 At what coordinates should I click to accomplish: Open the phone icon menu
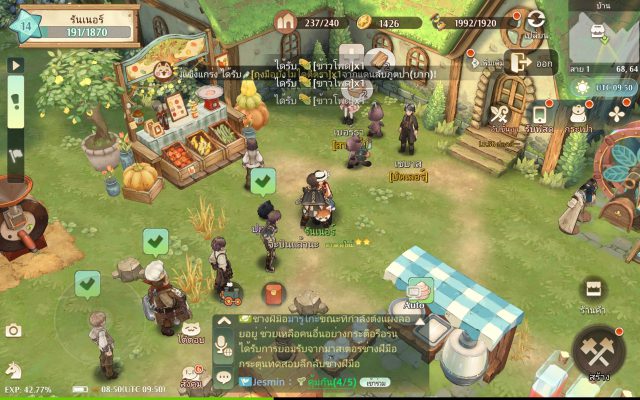tap(539, 114)
